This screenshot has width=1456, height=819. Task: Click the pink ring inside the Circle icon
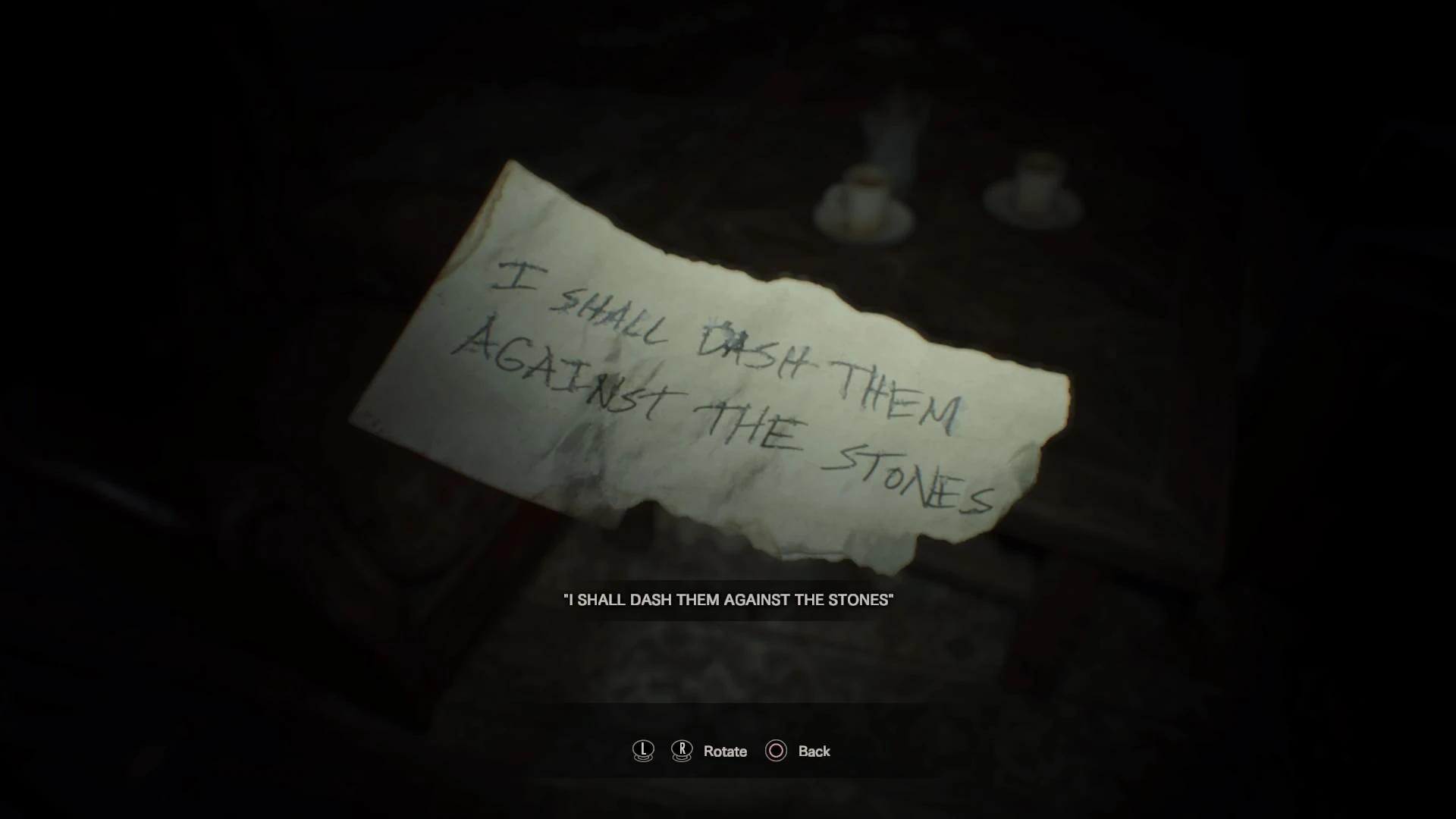pos(775,752)
